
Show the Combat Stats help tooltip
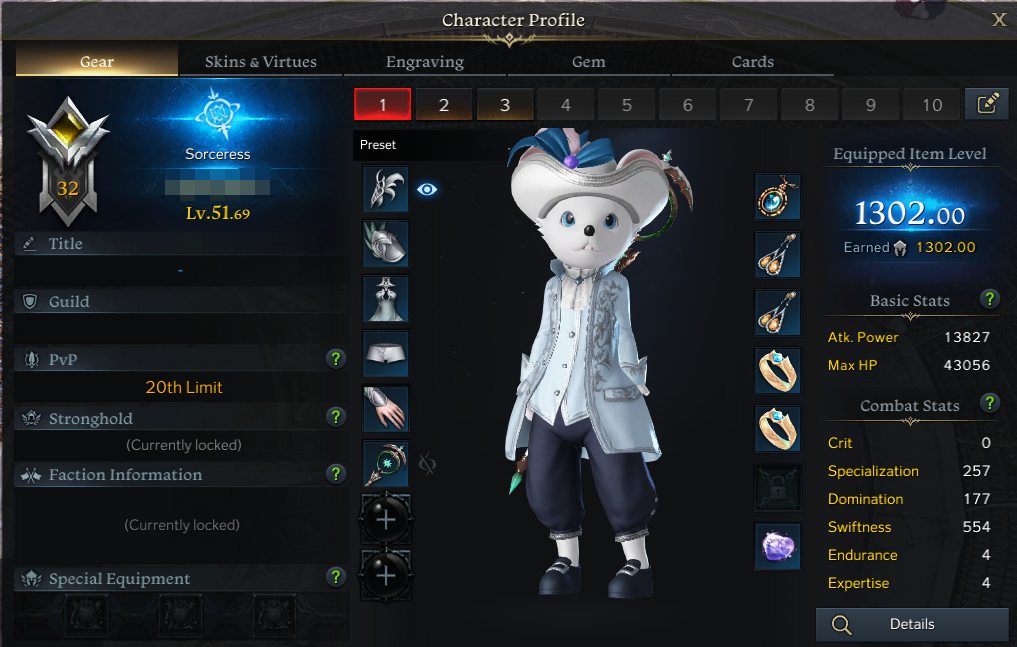pyautogui.click(x=990, y=404)
